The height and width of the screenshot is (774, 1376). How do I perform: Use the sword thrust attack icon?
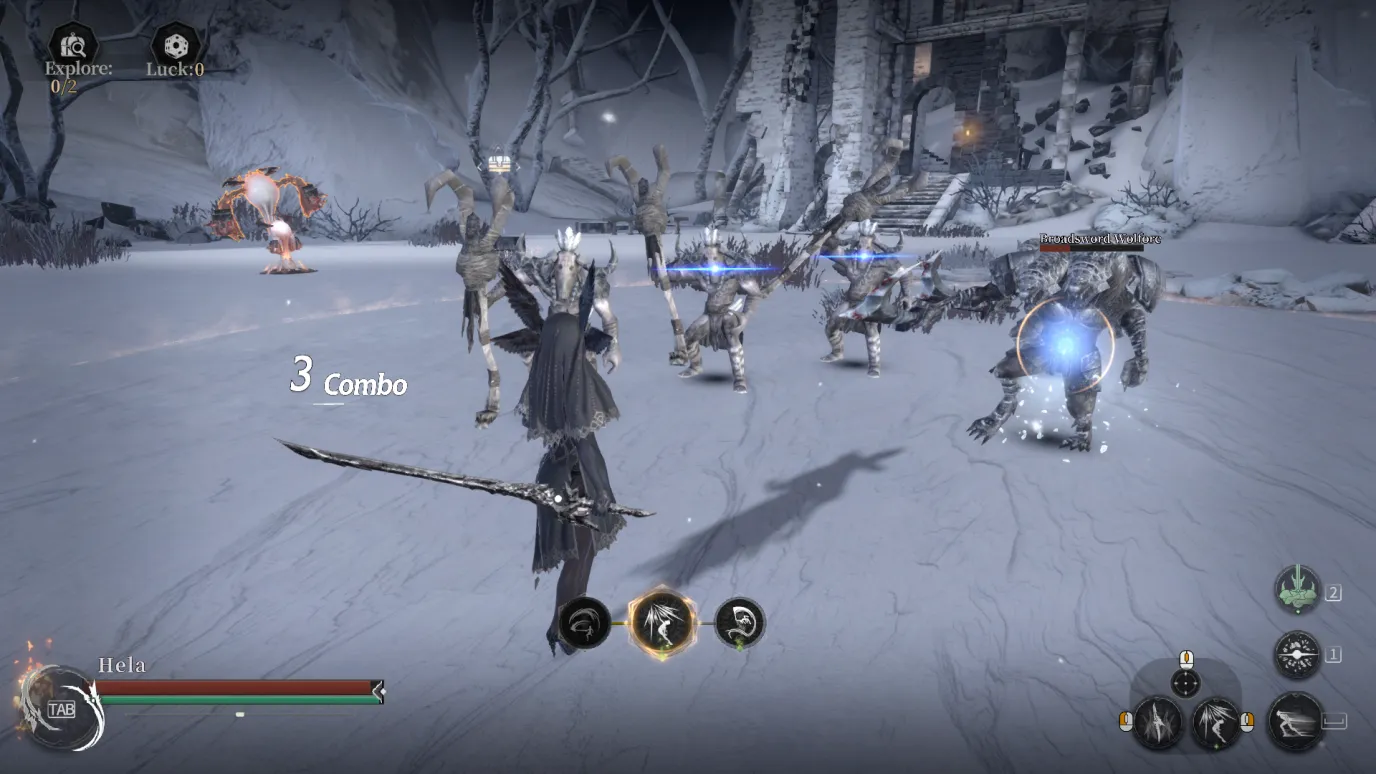[x=1159, y=721]
